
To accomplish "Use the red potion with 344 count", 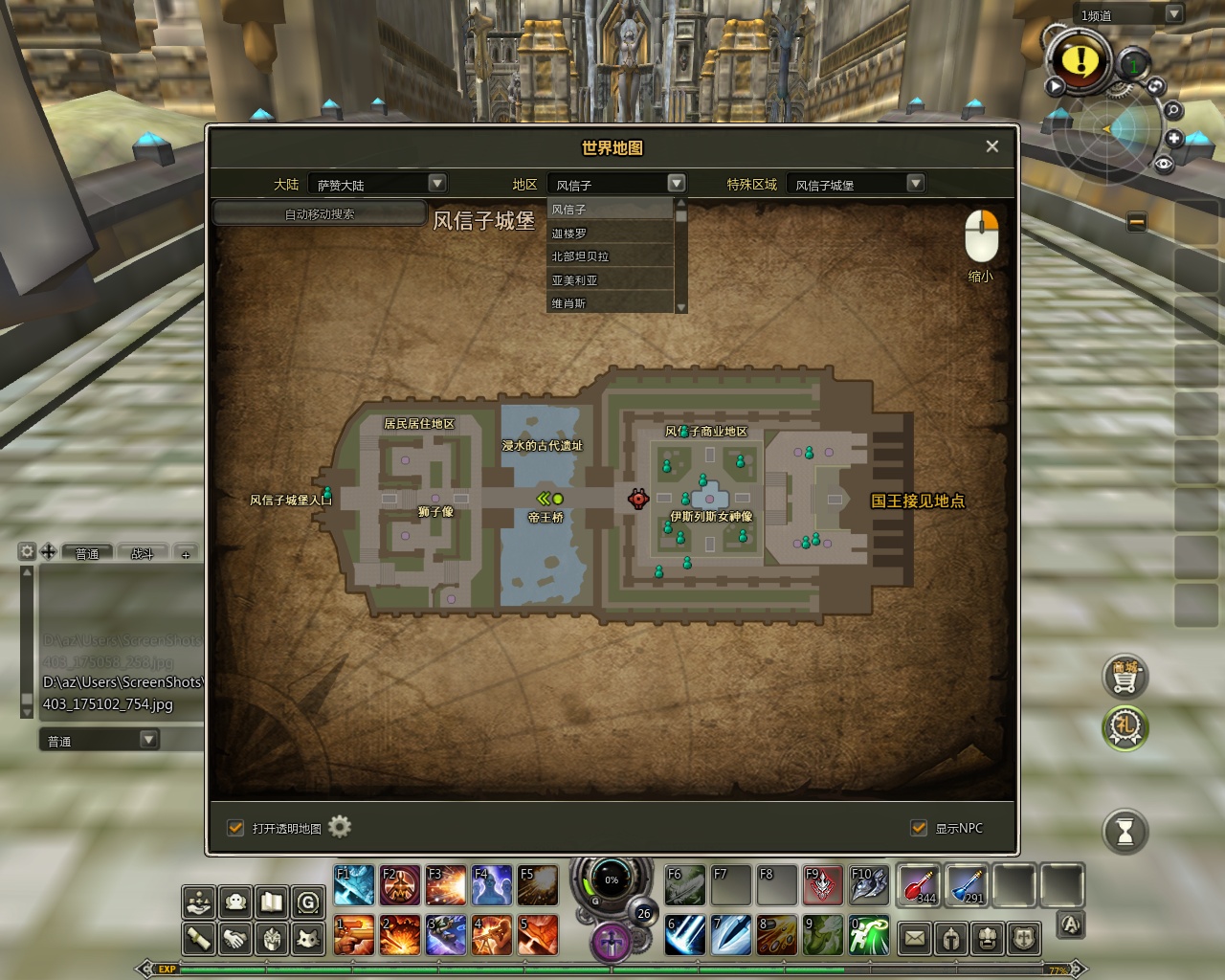I will click(x=919, y=884).
